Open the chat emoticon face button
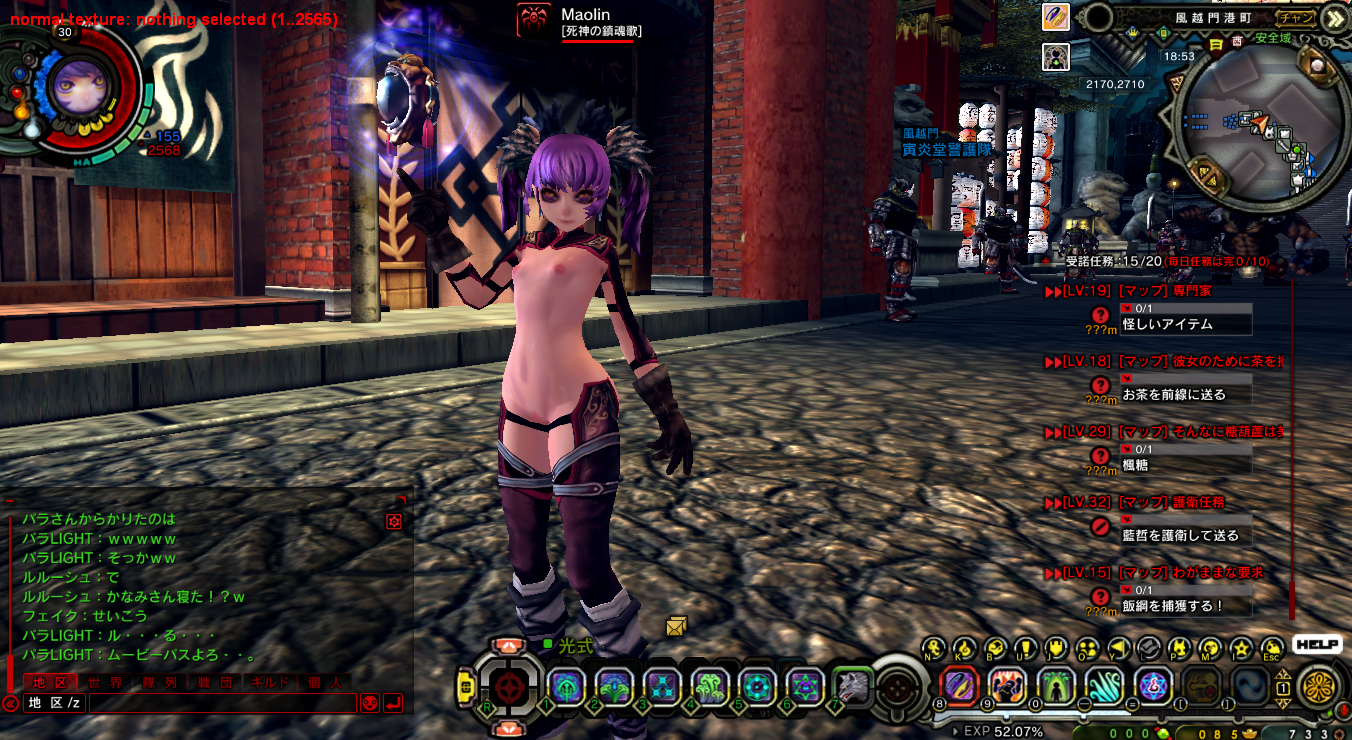Image resolution: width=1352 pixels, height=740 pixels. click(x=370, y=703)
